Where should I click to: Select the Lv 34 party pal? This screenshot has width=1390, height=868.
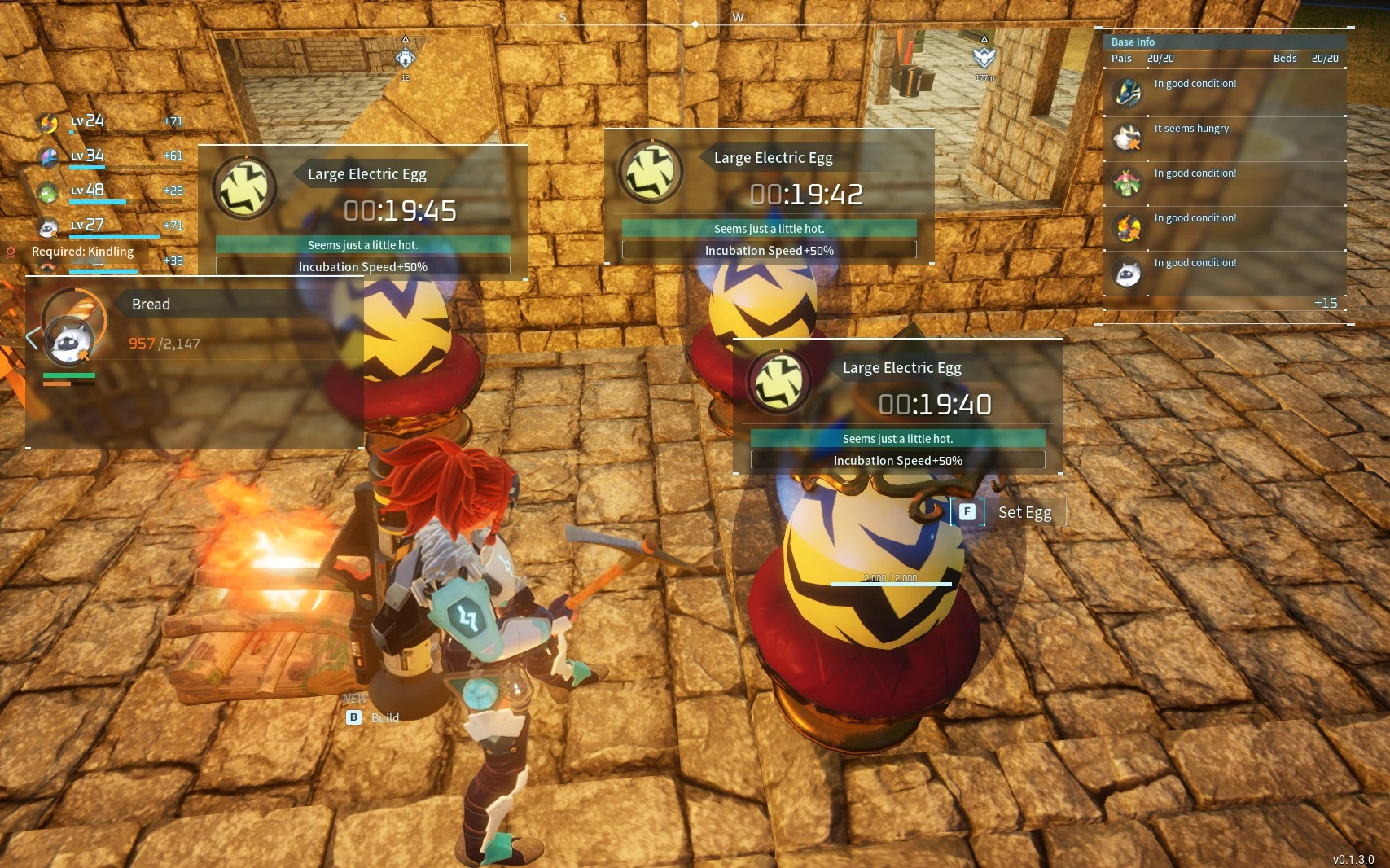pos(49,157)
